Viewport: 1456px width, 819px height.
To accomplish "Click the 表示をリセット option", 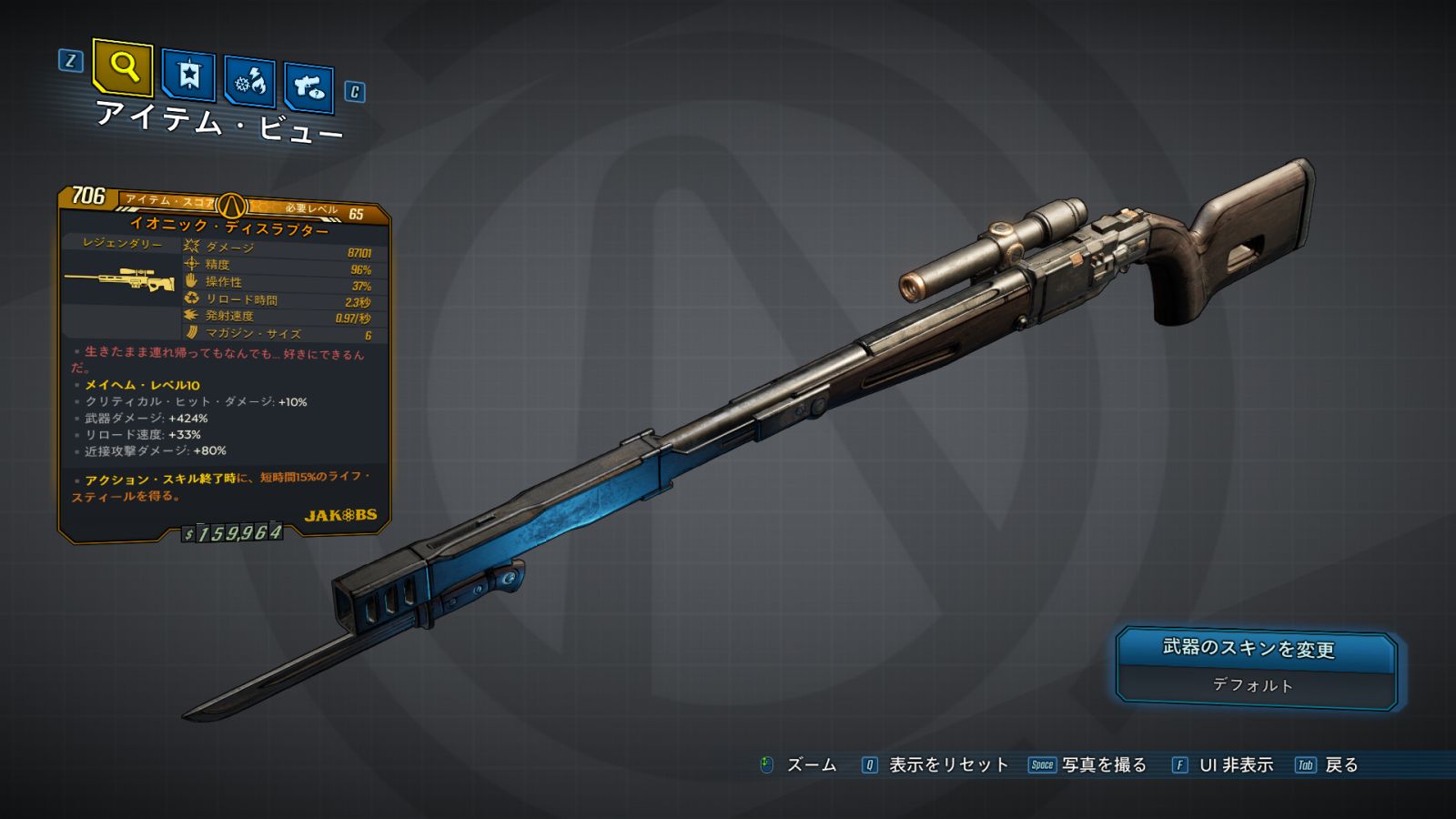I will pyautogui.click(x=947, y=765).
